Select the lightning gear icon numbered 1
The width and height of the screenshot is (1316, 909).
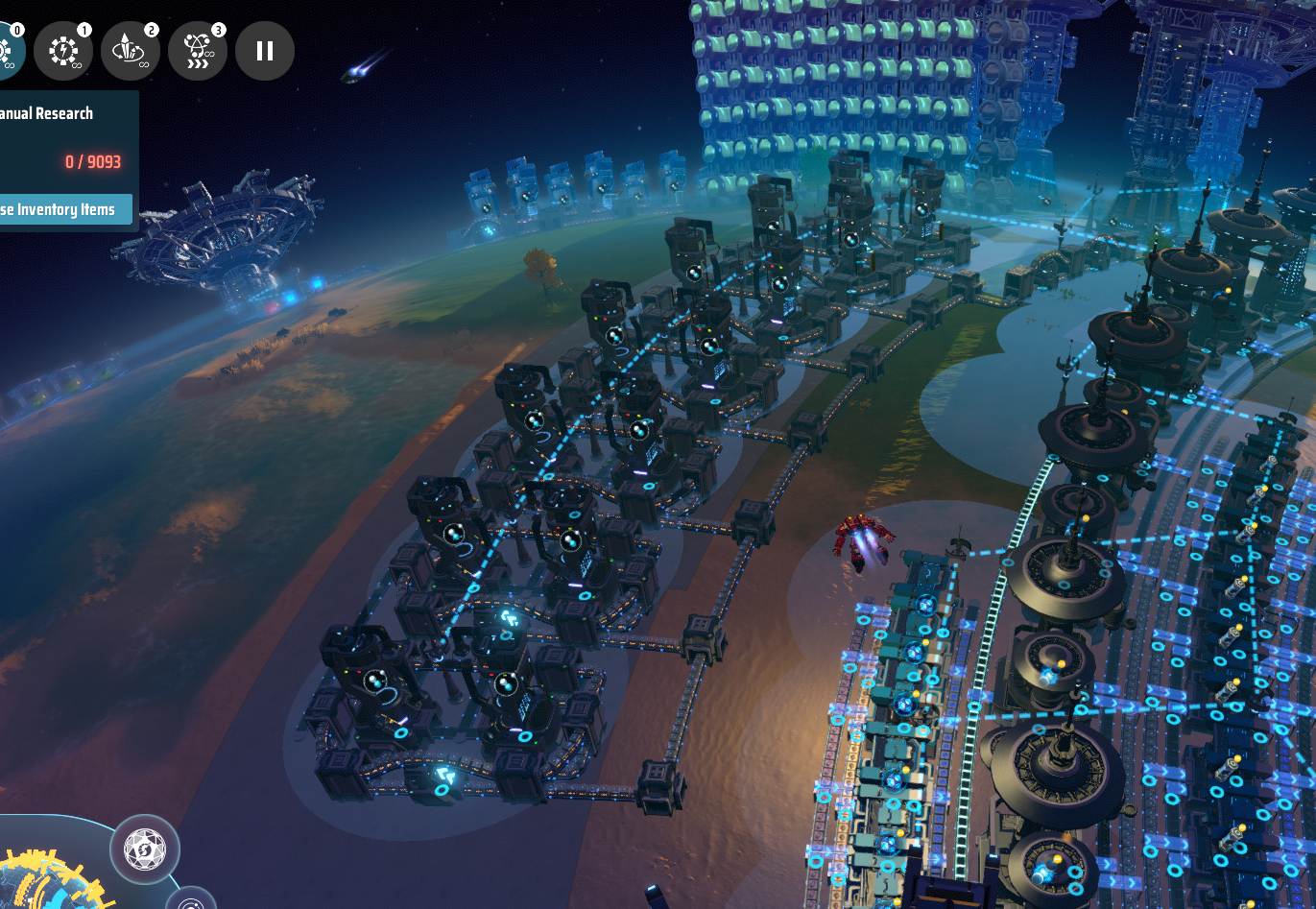pos(63,51)
